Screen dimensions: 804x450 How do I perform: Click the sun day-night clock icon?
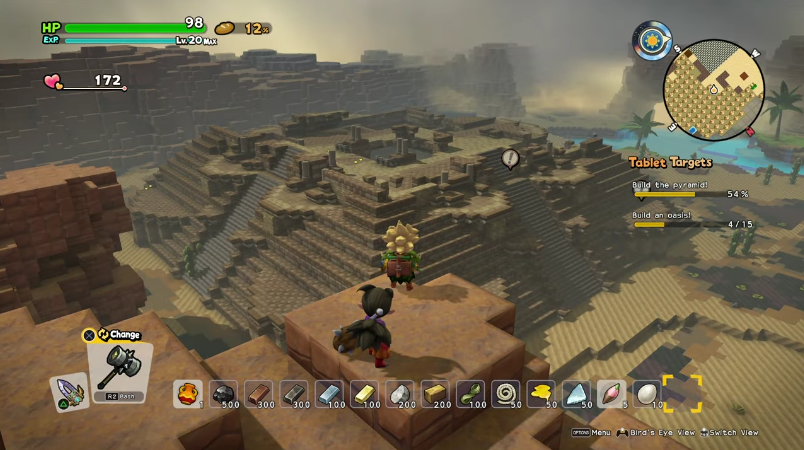coord(652,42)
